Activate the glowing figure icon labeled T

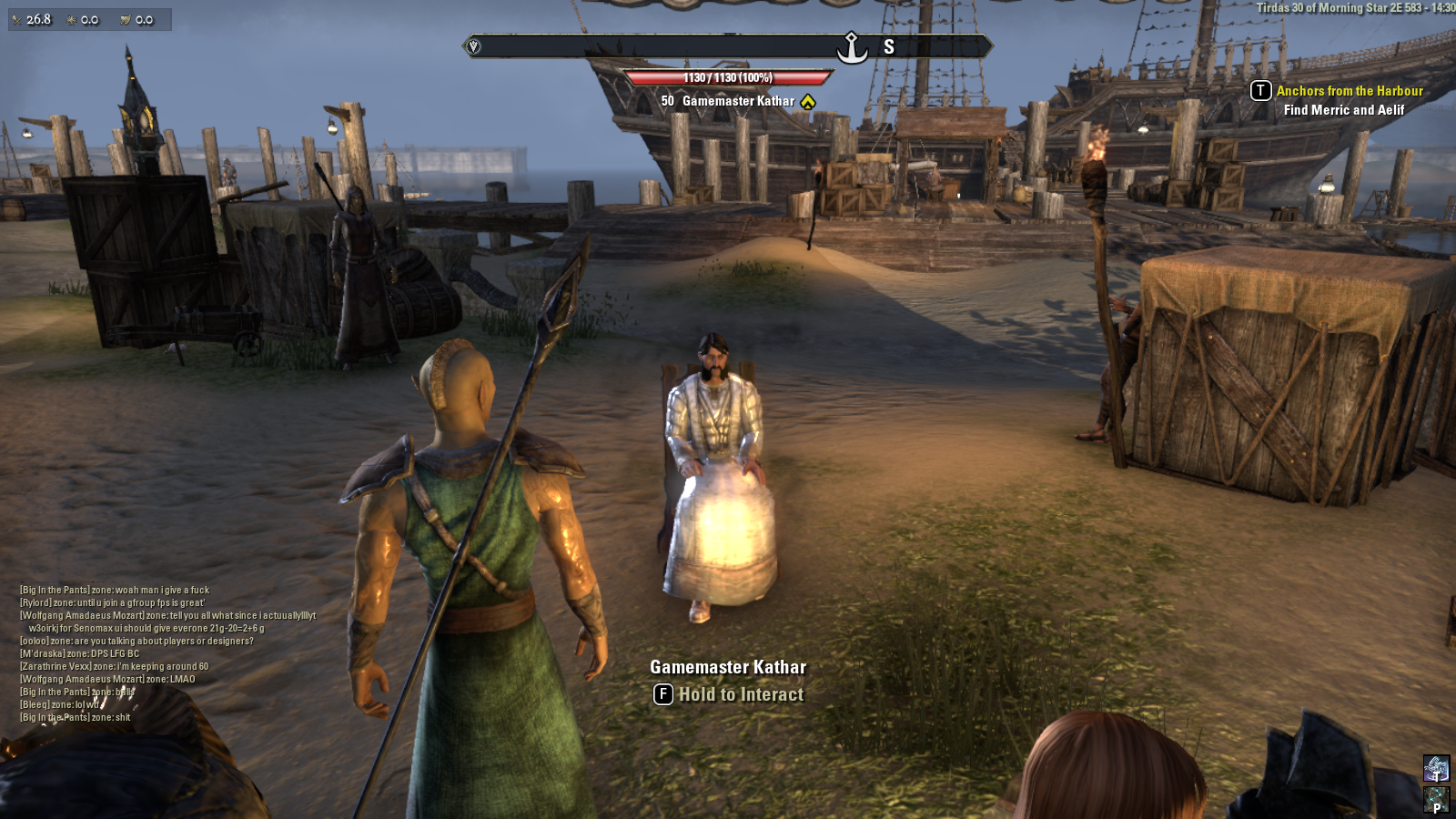pos(1436,769)
